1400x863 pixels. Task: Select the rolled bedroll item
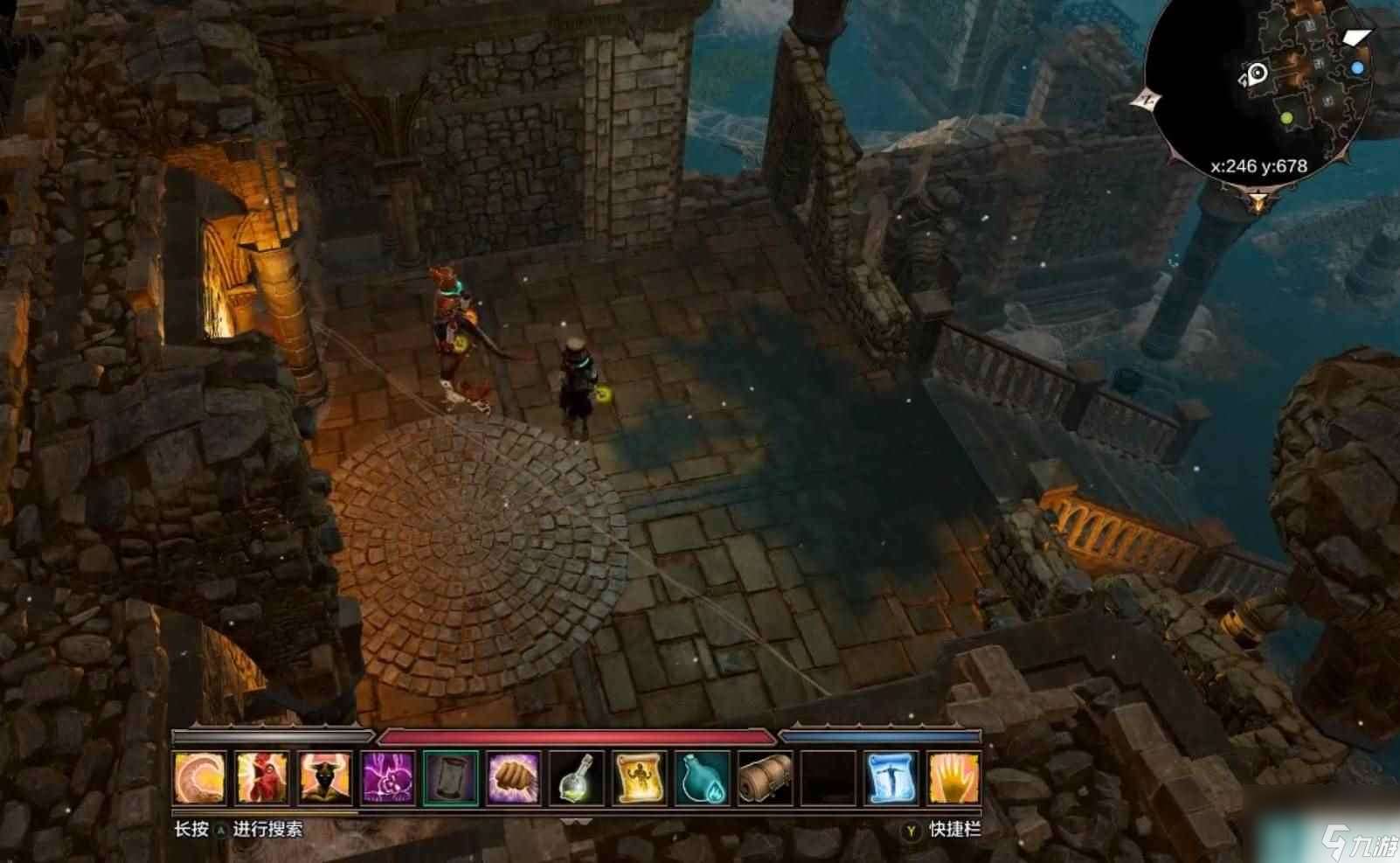[766, 777]
